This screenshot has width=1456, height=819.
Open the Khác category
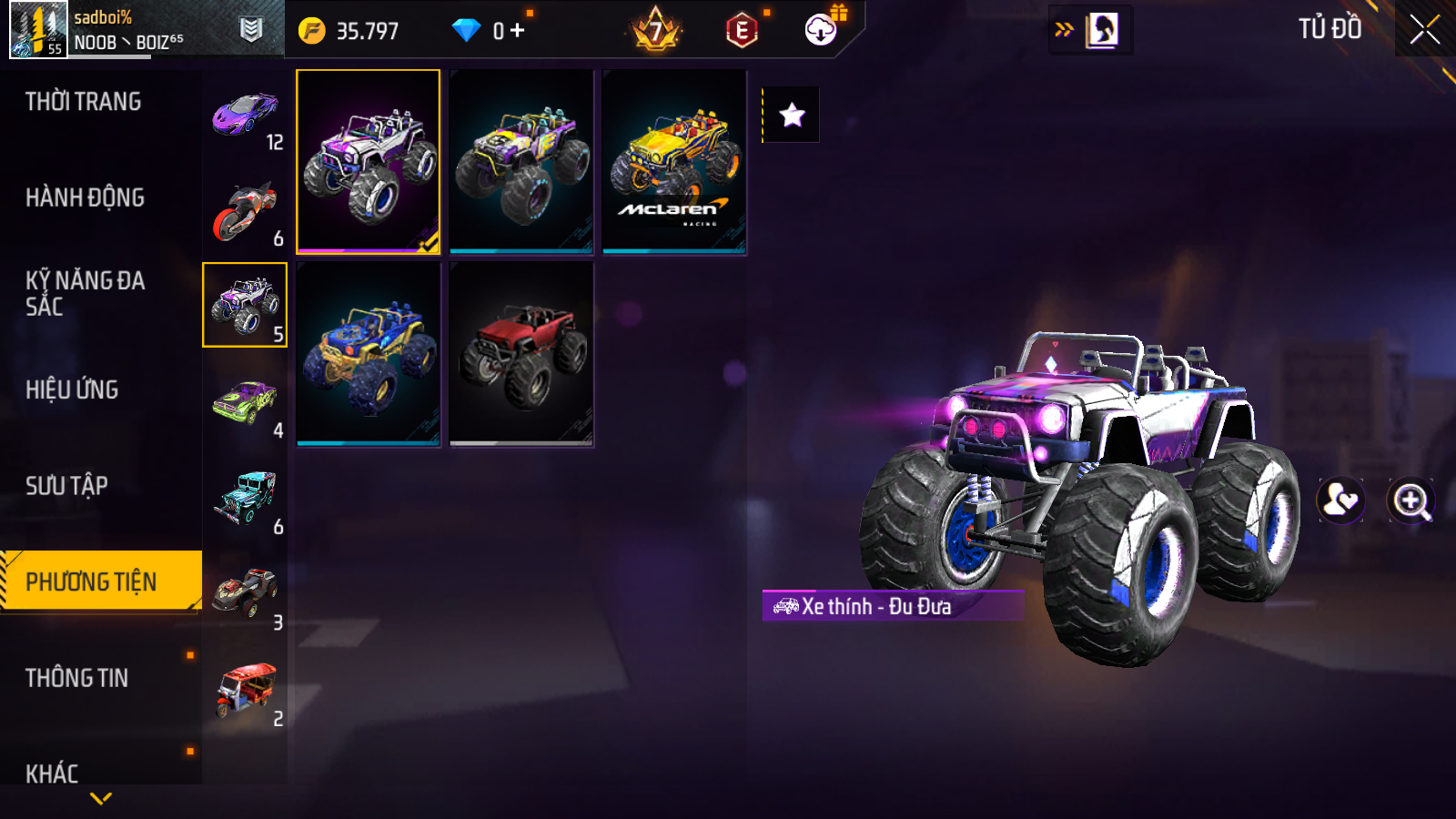coord(52,773)
